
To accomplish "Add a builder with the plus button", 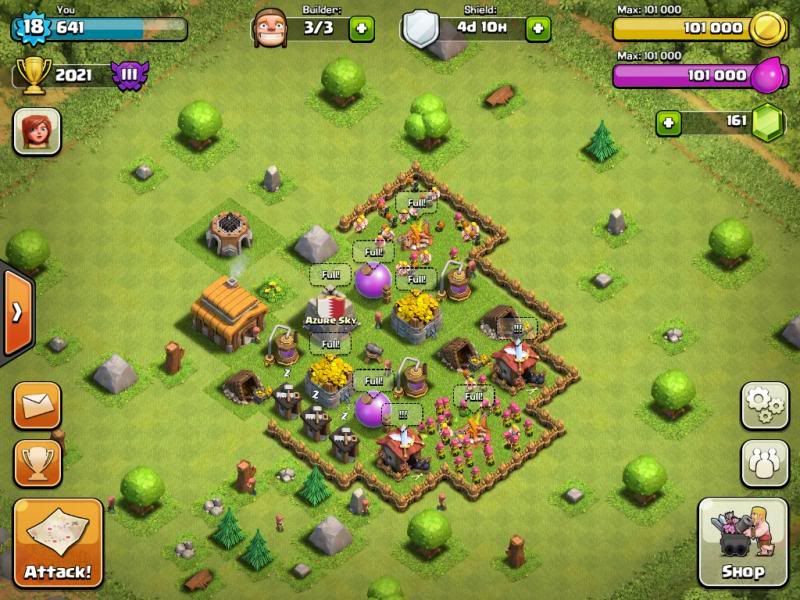I will pos(361,27).
